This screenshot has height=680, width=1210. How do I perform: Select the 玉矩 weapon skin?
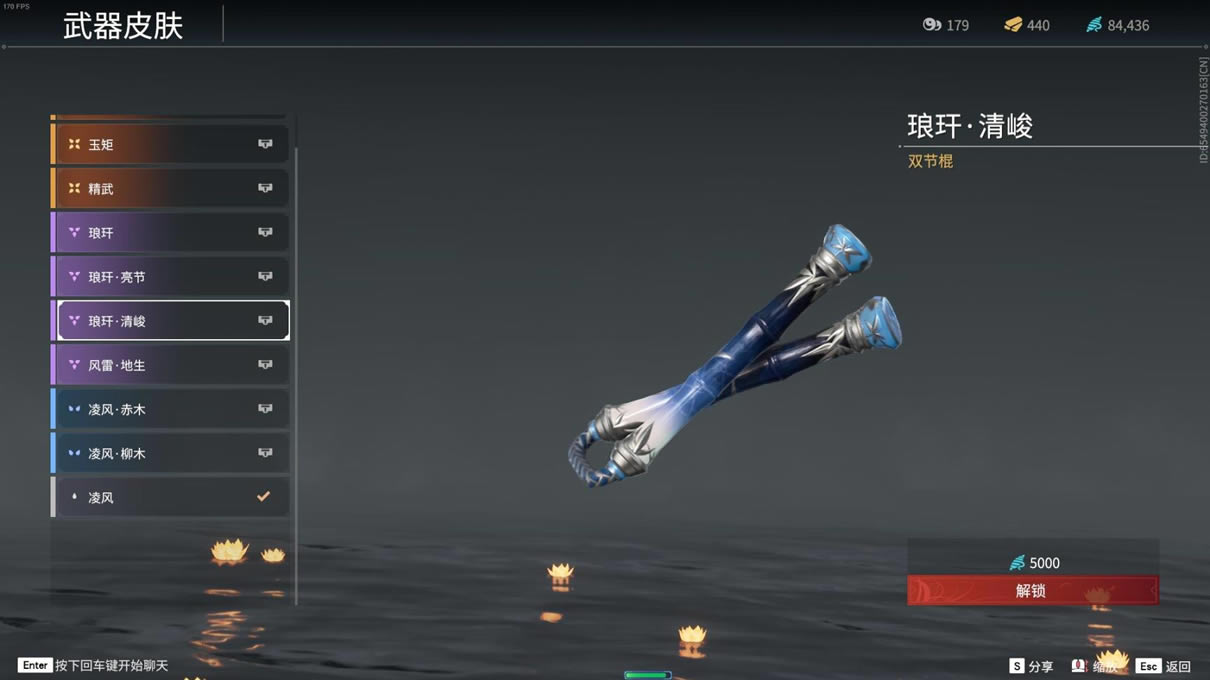tap(170, 145)
